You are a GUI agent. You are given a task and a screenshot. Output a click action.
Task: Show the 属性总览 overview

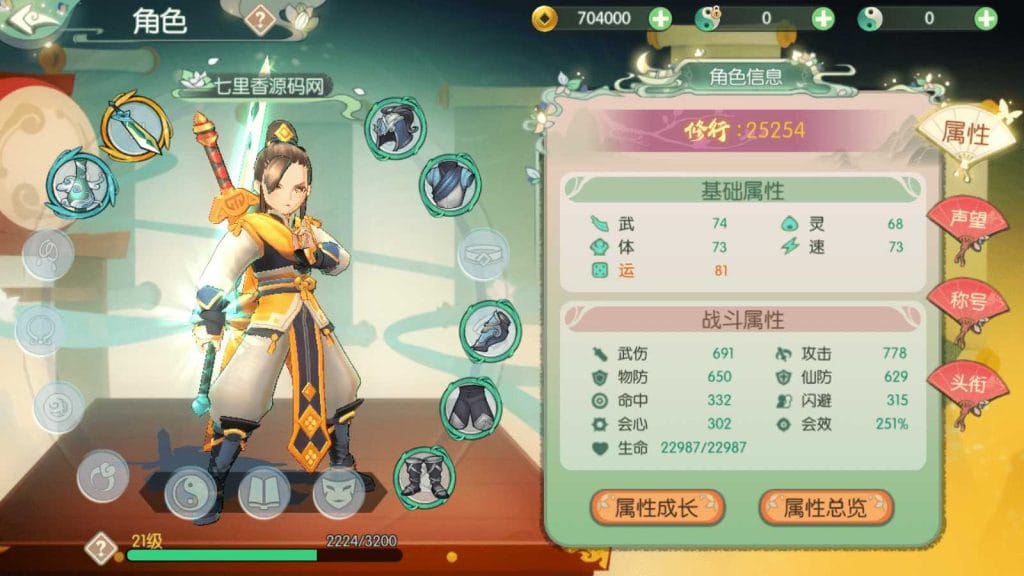click(826, 507)
